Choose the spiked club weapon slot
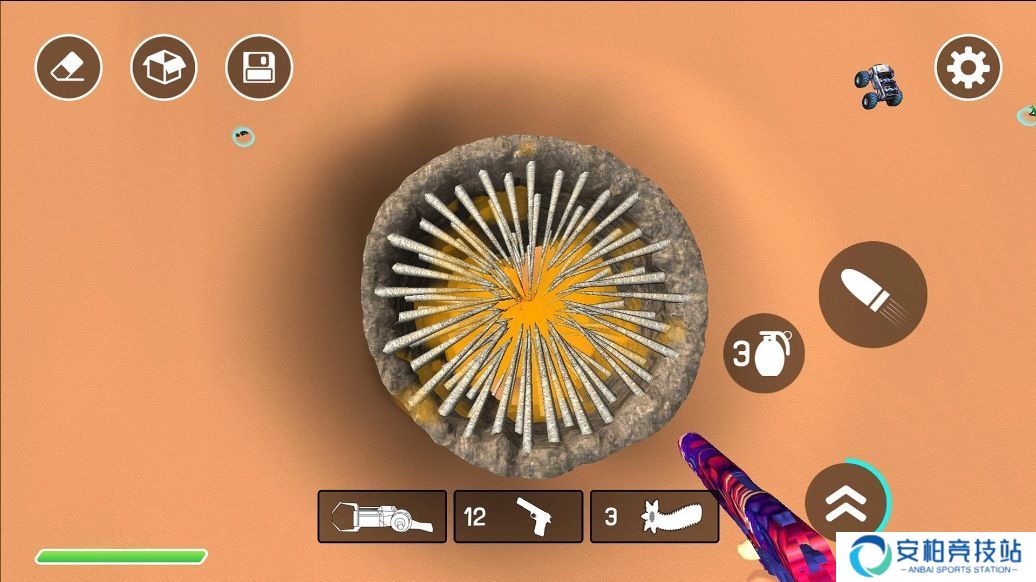The width and height of the screenshot is (1036, 582). tap(654, 516)
